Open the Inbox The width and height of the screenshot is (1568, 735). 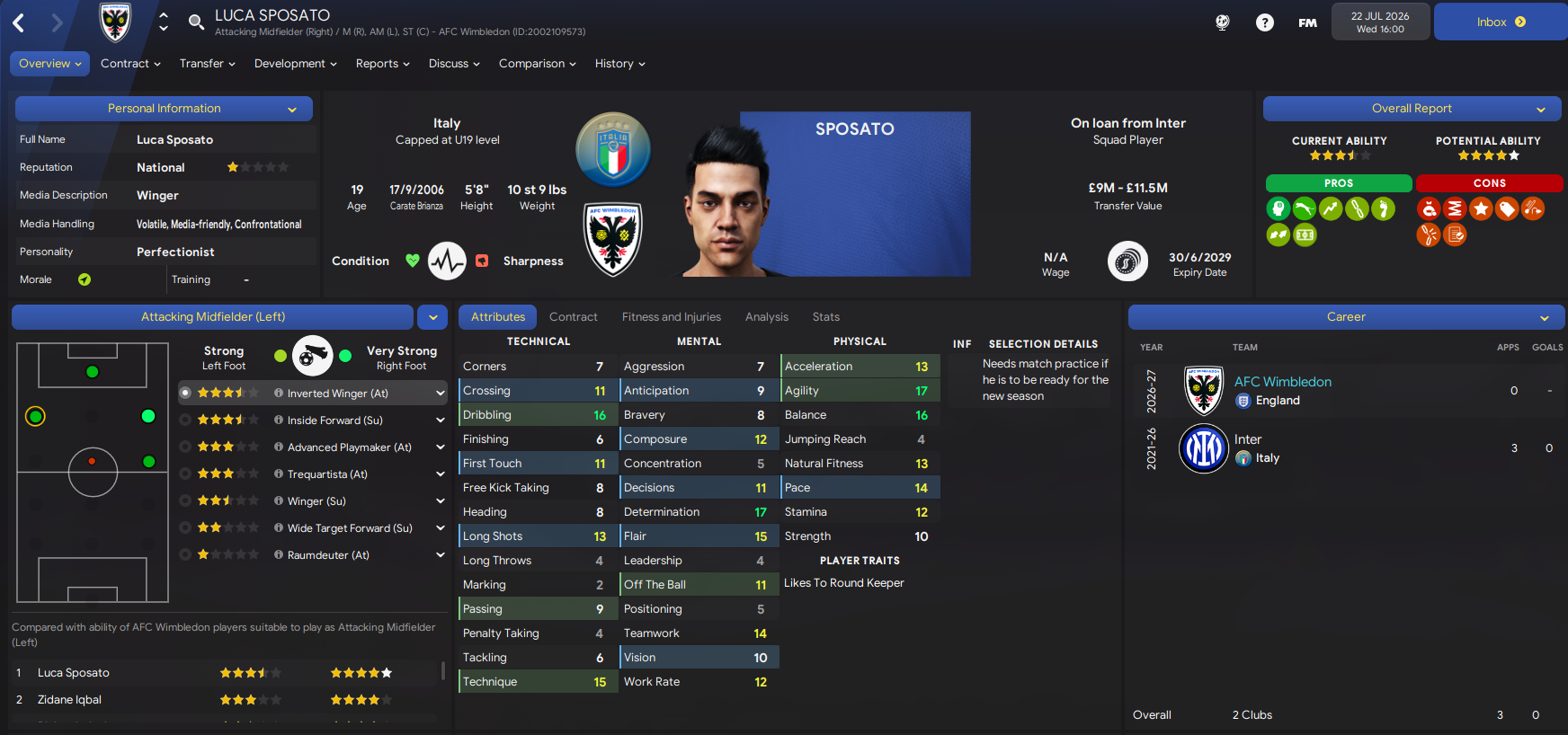point(1500,22)
